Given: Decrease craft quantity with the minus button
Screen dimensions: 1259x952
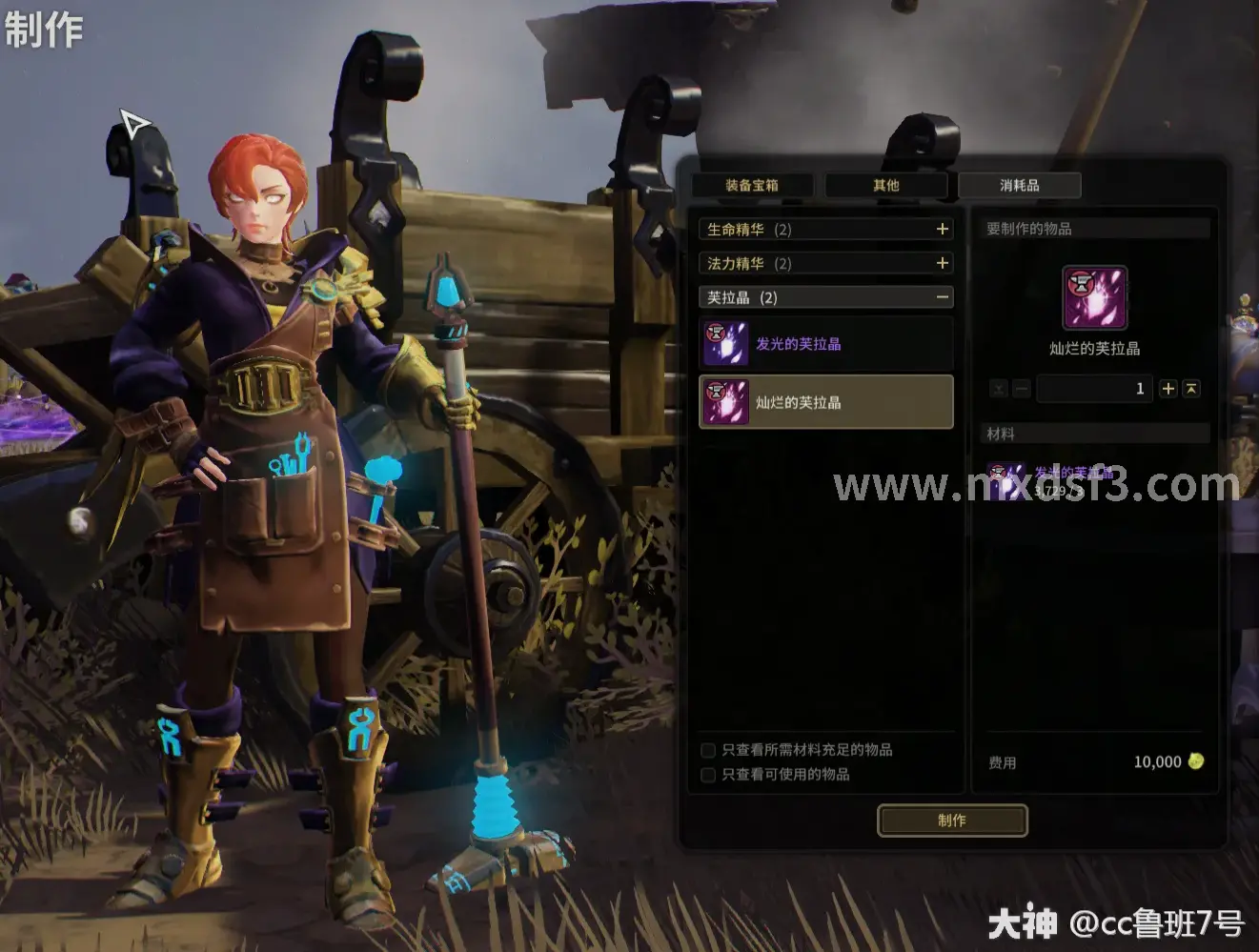Looking at the screenshot, I should (x=1022, y=389).
